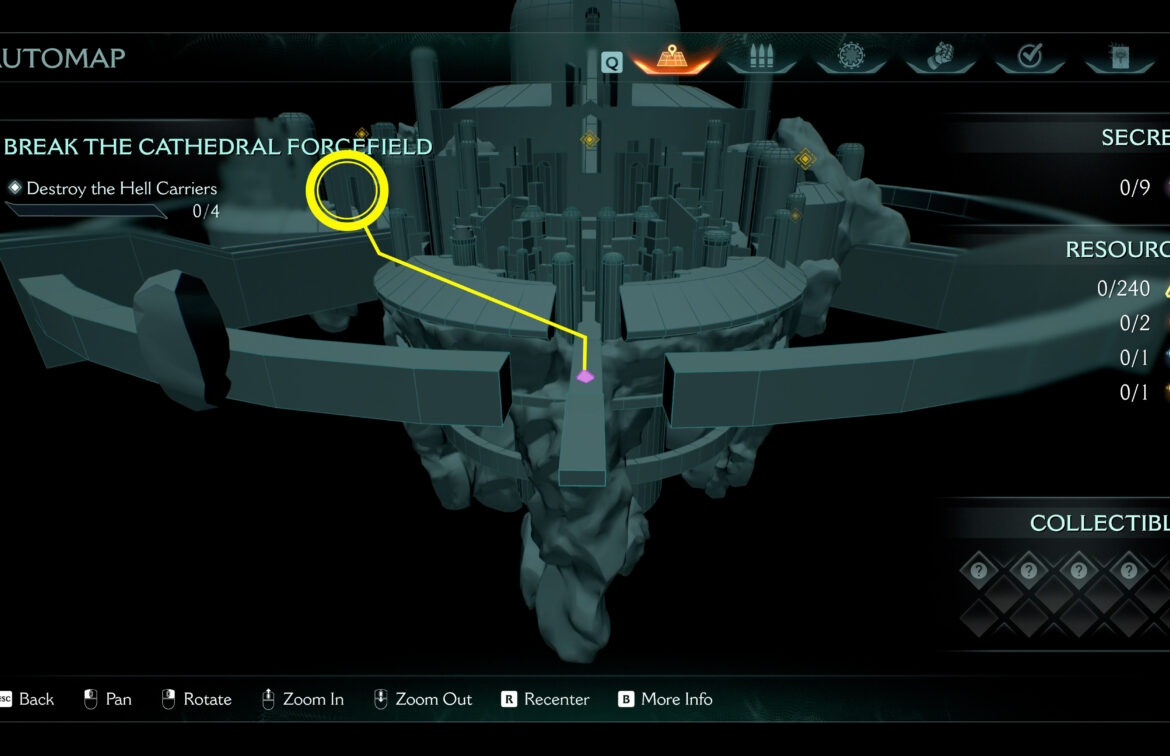This screenshot has width=1170, height=756.
Task: Open the checkmark challenges tab
Action: pyautogui.click(x=1029, y=58)
